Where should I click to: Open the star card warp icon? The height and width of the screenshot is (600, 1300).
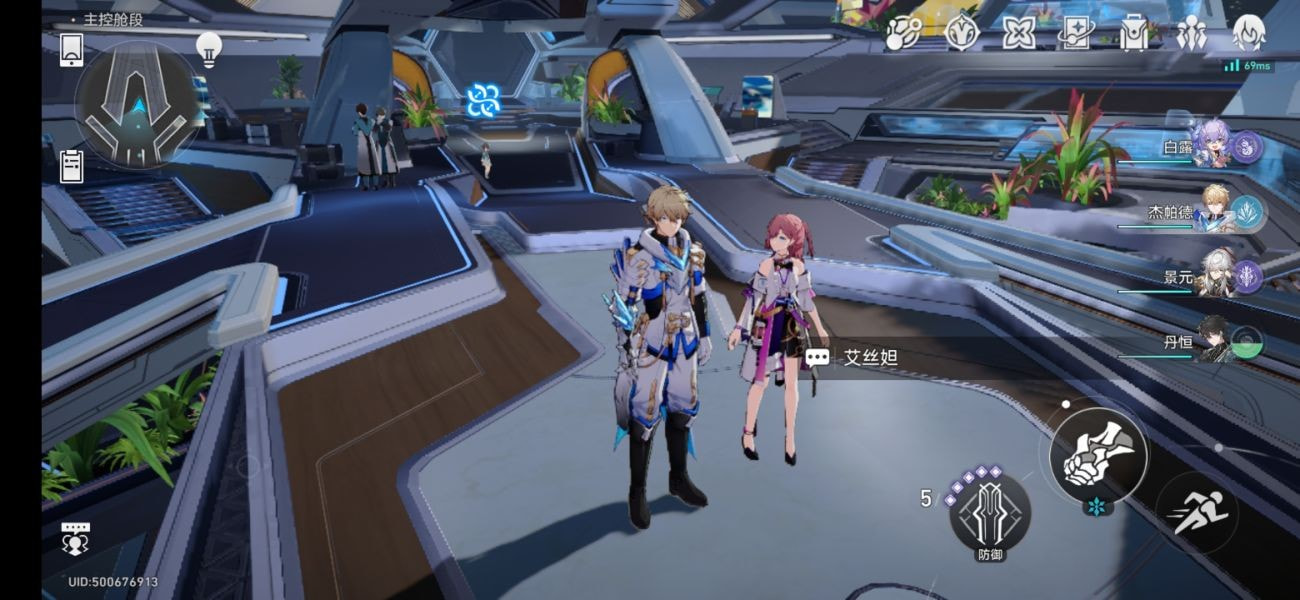pos(1076,34)
